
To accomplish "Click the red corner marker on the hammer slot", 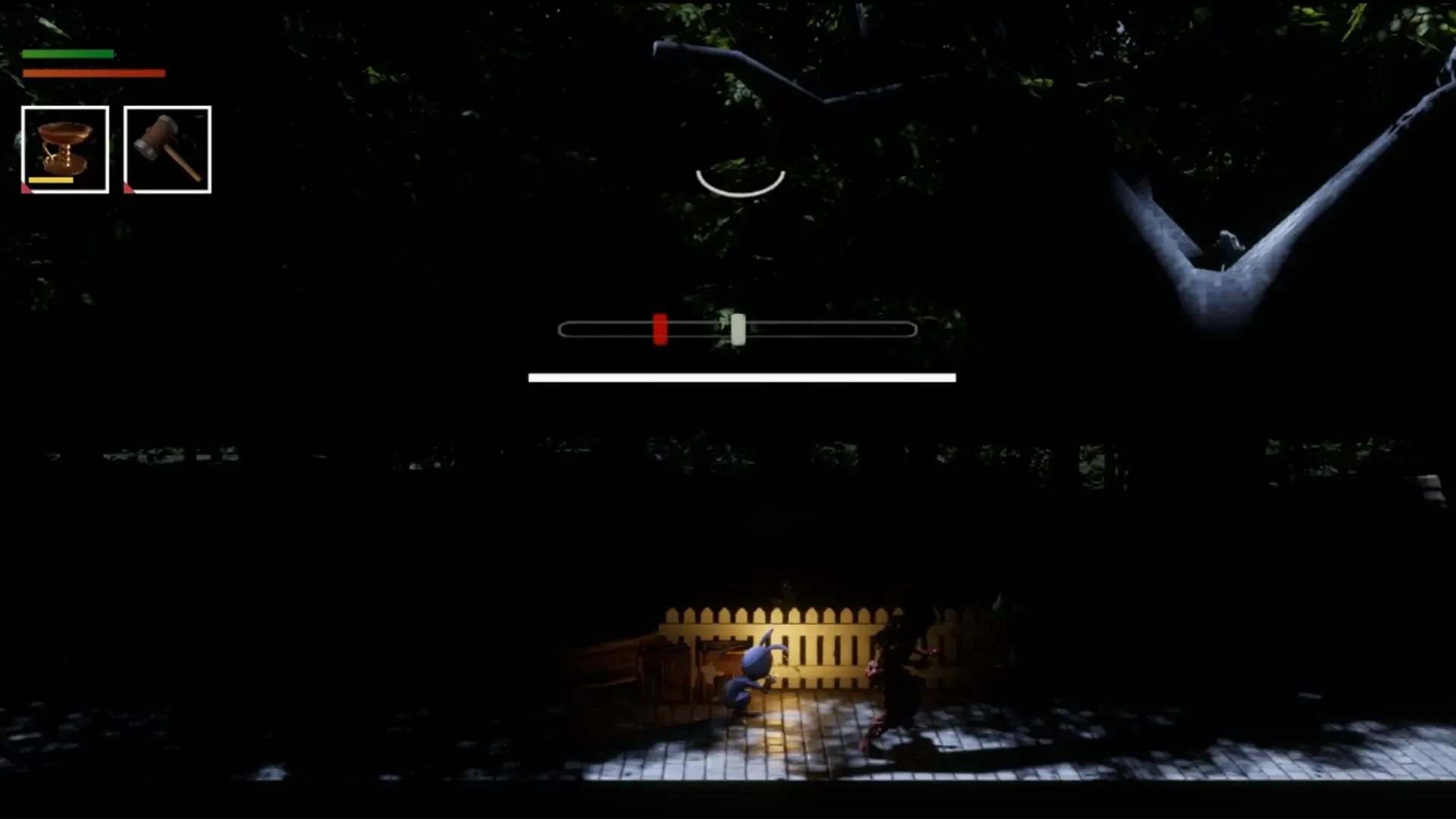I will pyautogui.click(x=129, y=190).
